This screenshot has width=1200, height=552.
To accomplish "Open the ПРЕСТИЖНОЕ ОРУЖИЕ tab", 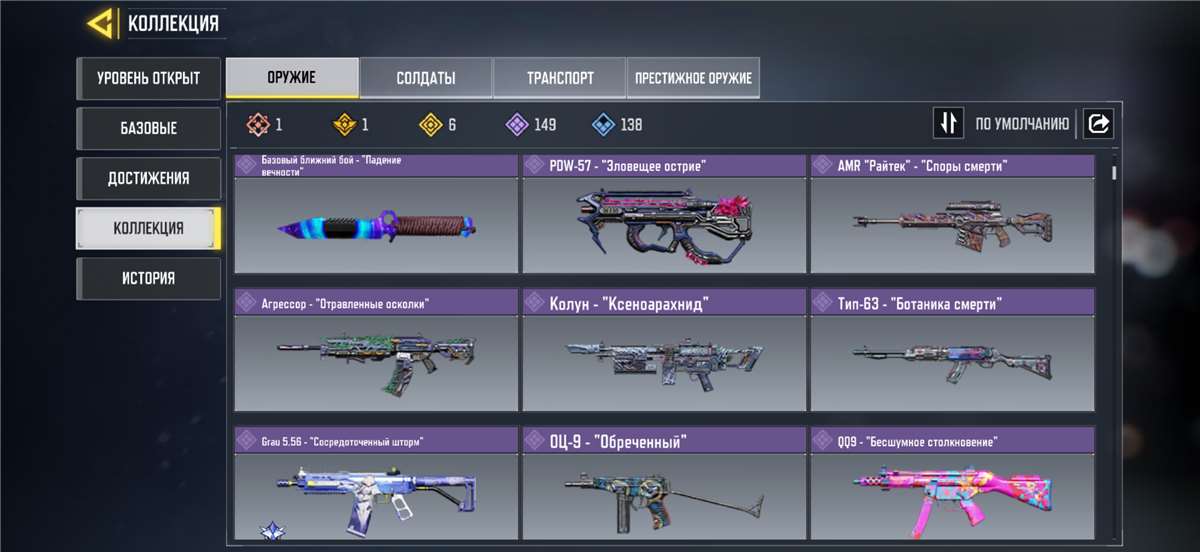I will click(693, 78).
